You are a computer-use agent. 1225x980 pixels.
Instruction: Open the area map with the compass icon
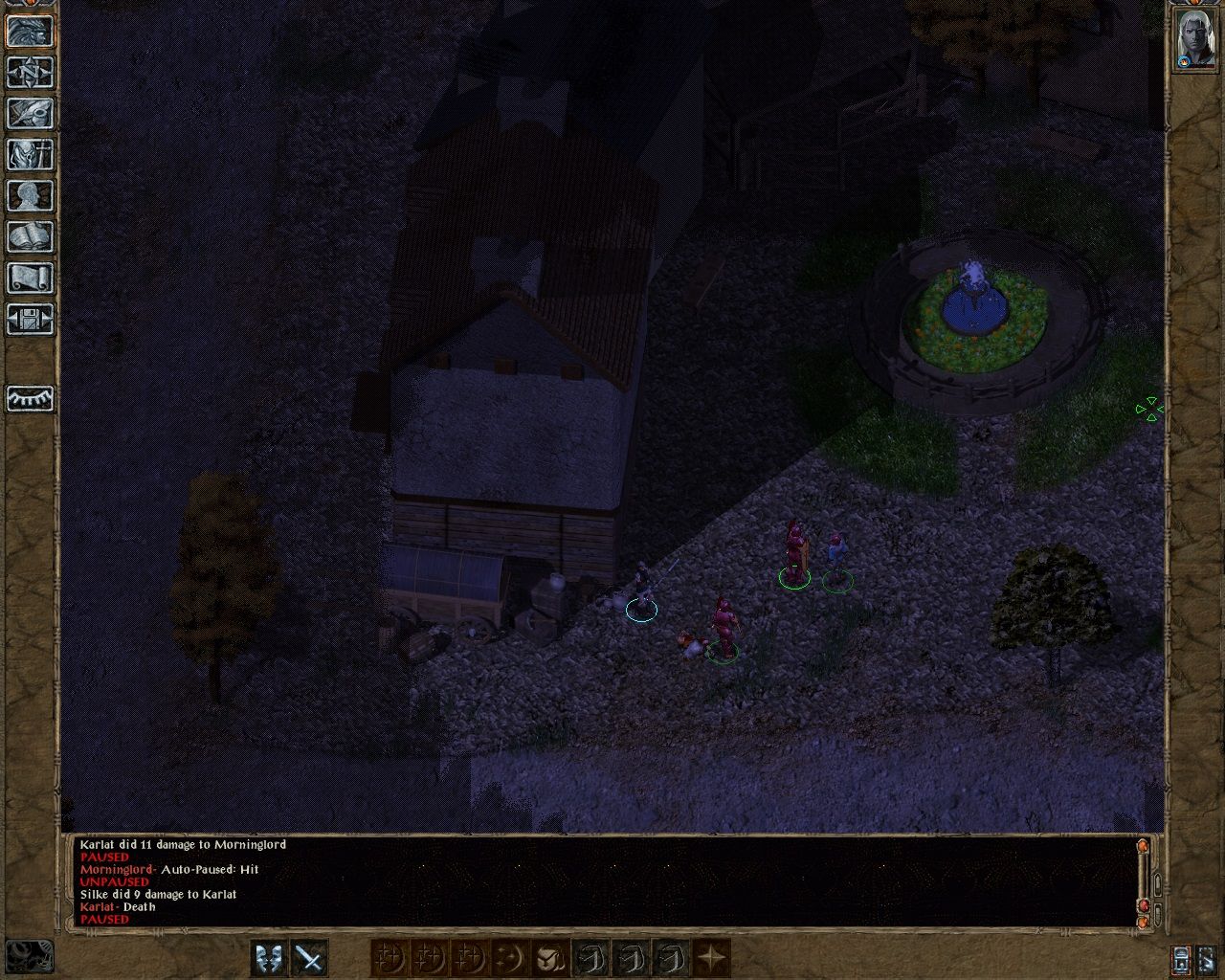[x=29, y=71]
